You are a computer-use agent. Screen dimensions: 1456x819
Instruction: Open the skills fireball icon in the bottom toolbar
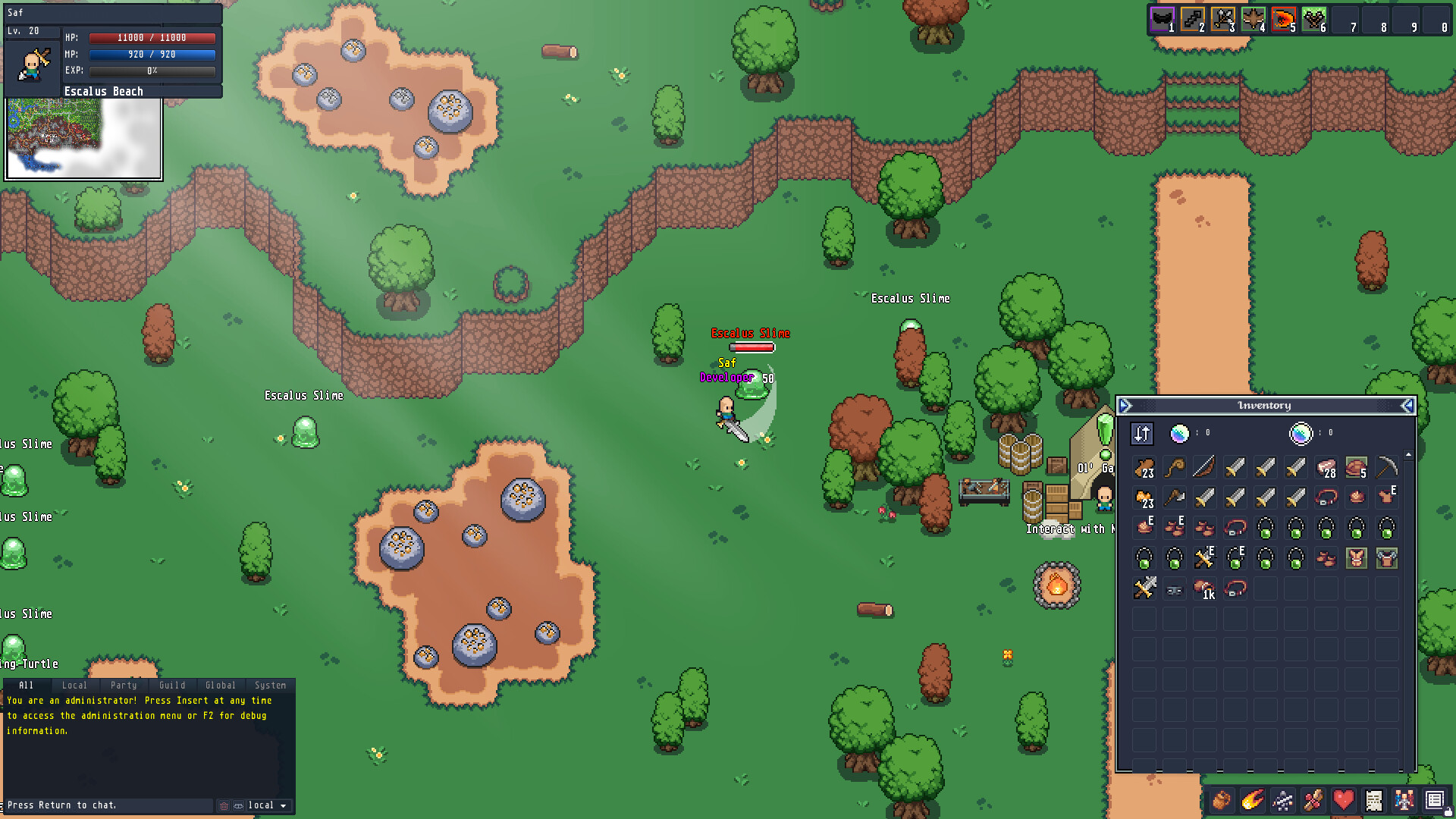pyautogui.click(x=1252, y=800)
